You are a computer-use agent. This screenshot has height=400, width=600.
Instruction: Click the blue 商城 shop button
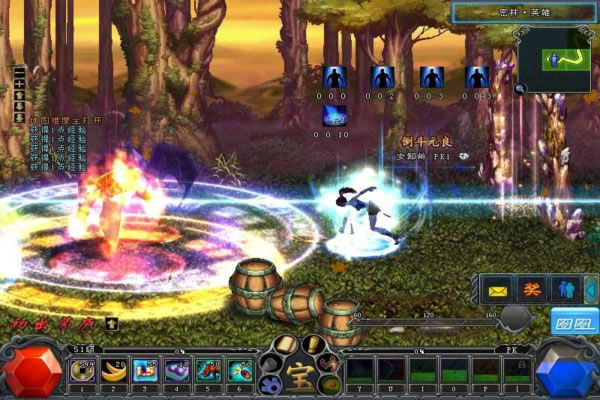(574, 322)
